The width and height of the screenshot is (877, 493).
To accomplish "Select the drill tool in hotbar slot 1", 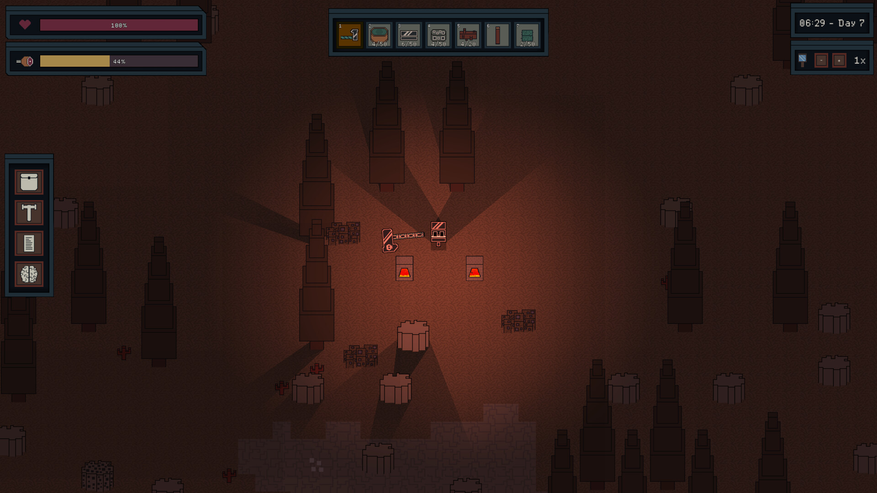I will pos(349,35).
